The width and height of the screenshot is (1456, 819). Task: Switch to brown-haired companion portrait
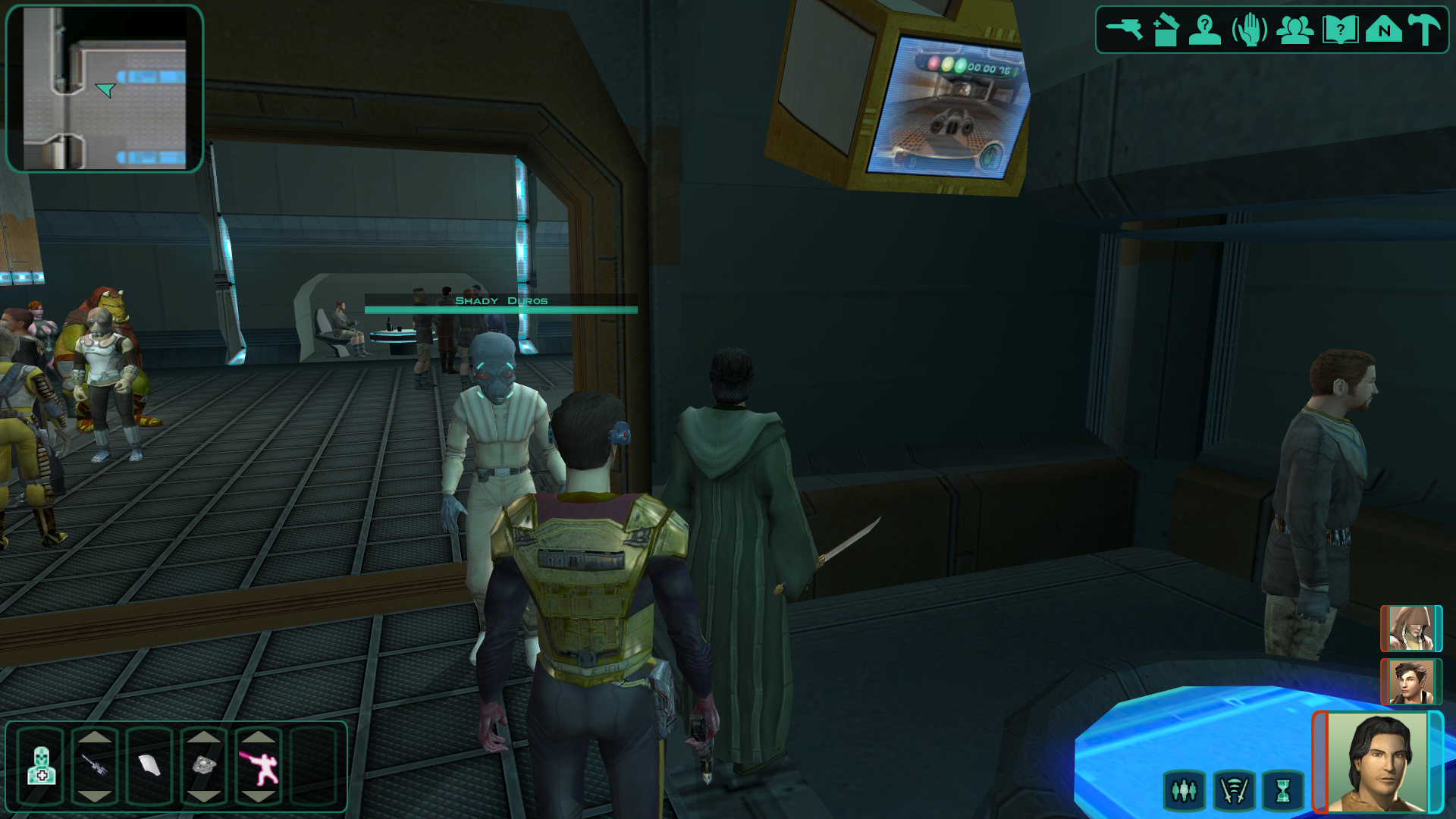tap(1410, 682)
